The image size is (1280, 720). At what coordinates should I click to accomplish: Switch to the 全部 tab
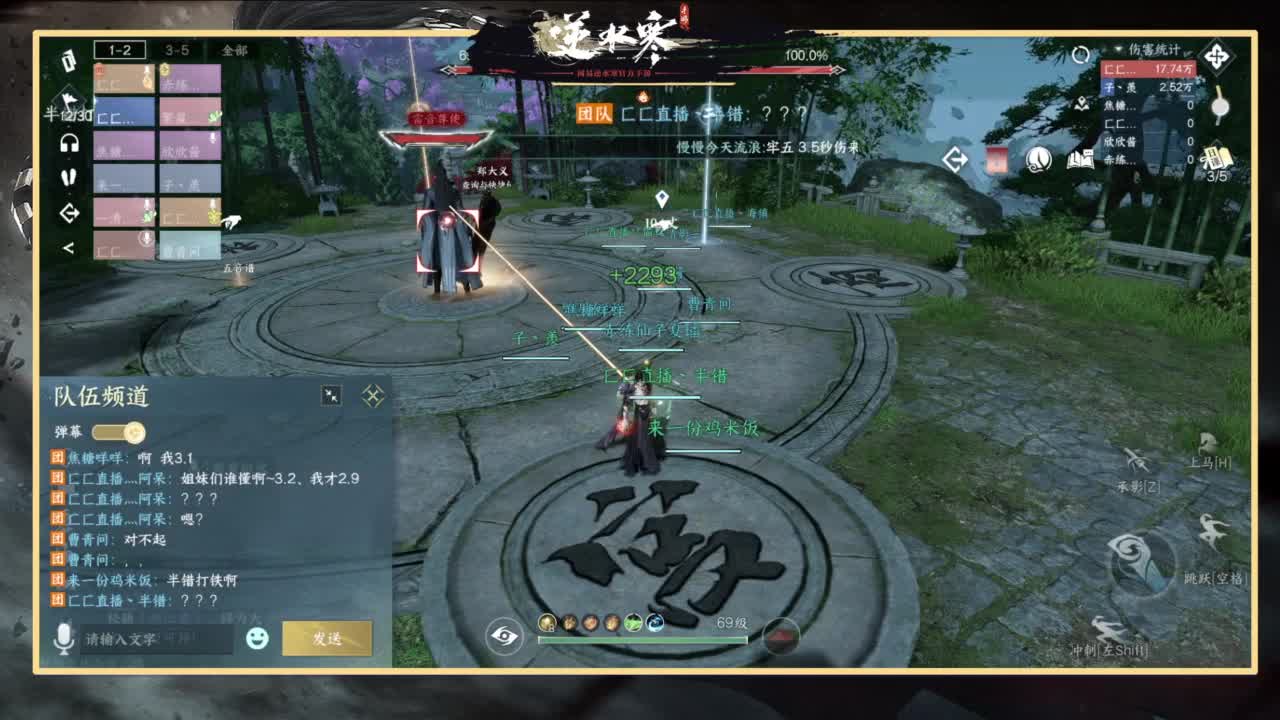coord(234,51)
